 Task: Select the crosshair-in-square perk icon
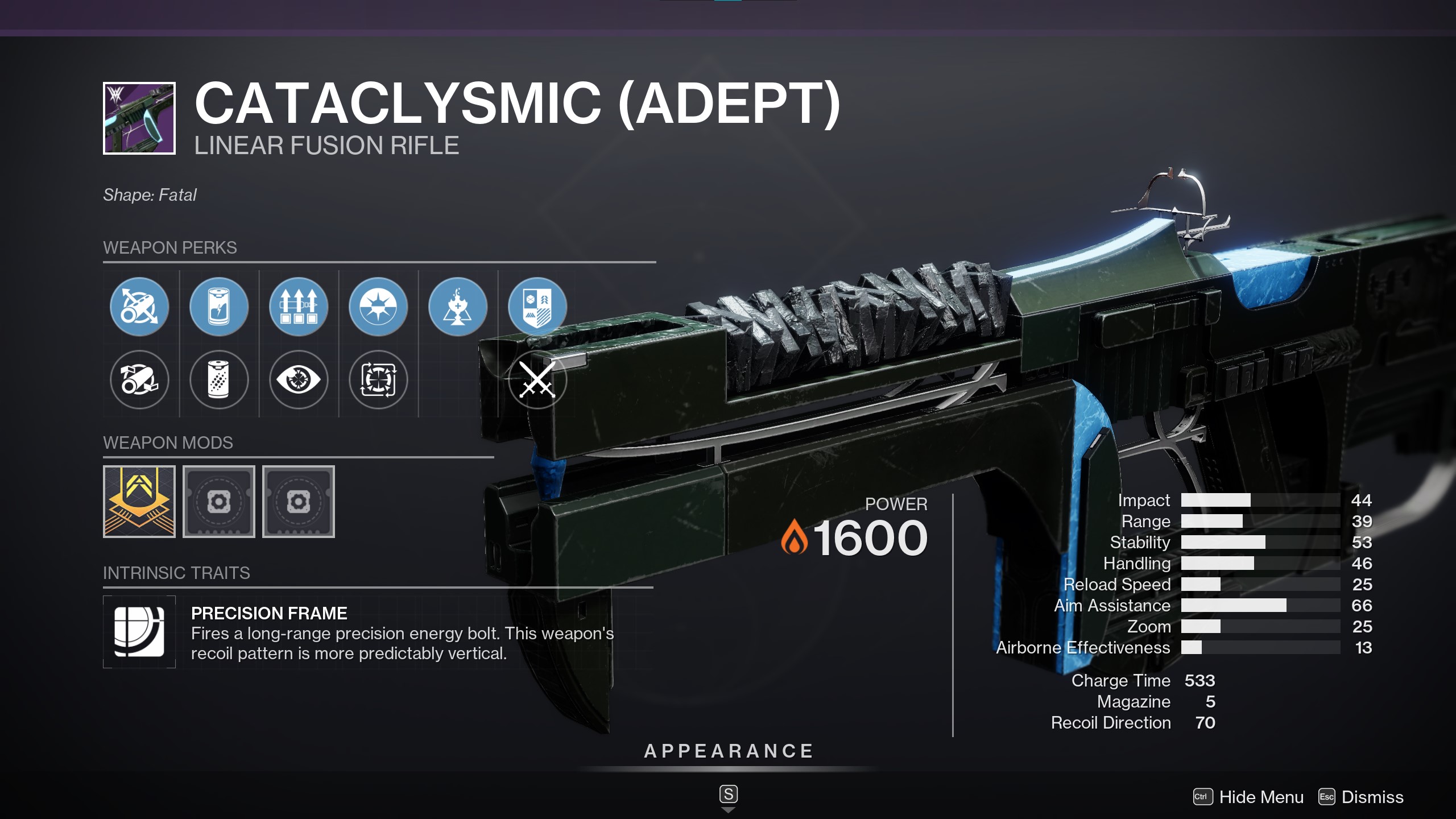tap(378, 380)
